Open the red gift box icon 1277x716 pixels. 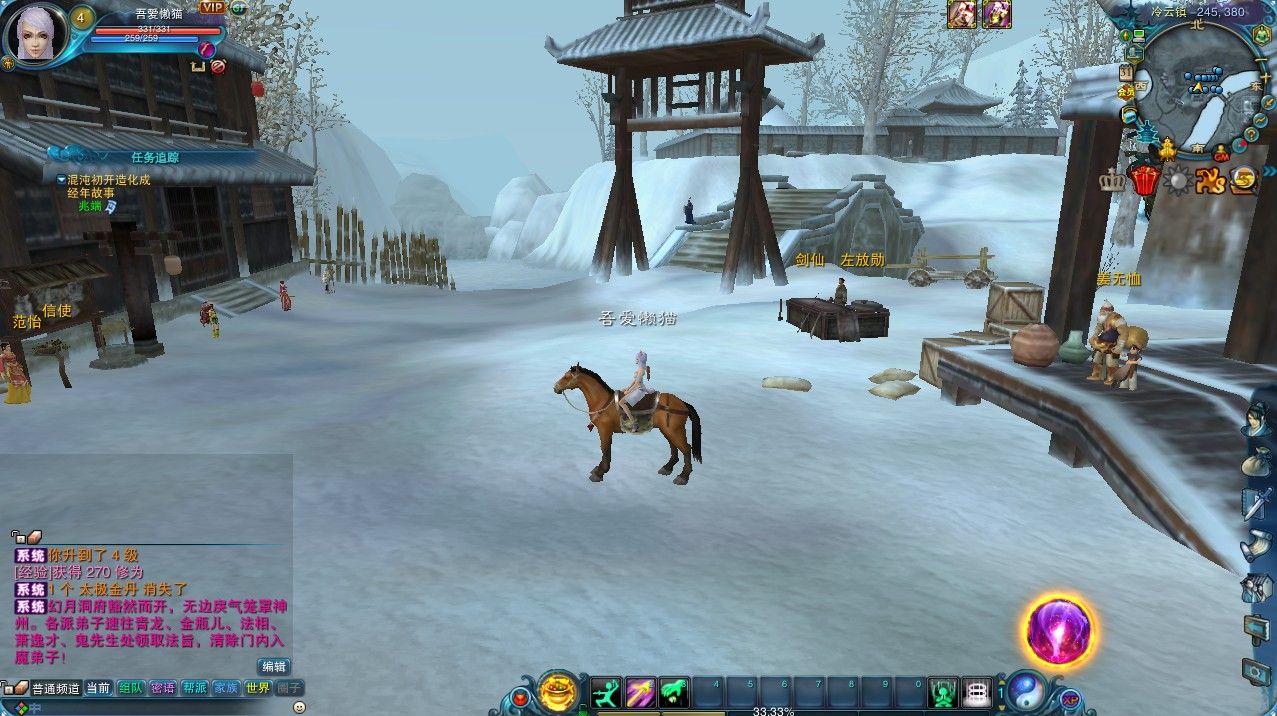(1143, 181)
